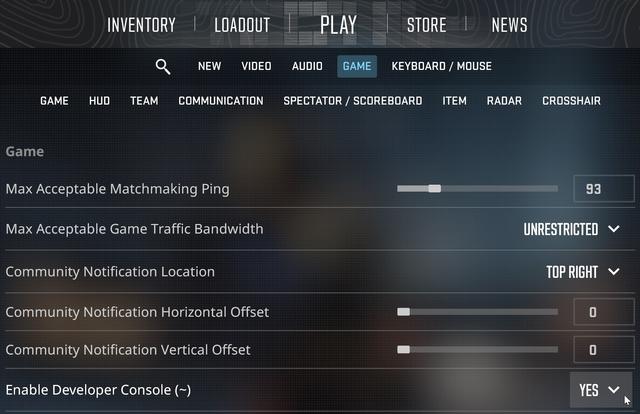Go to the Loadout screen
Viewport: 640px width, 414px height.
click(x=242, y=25)
